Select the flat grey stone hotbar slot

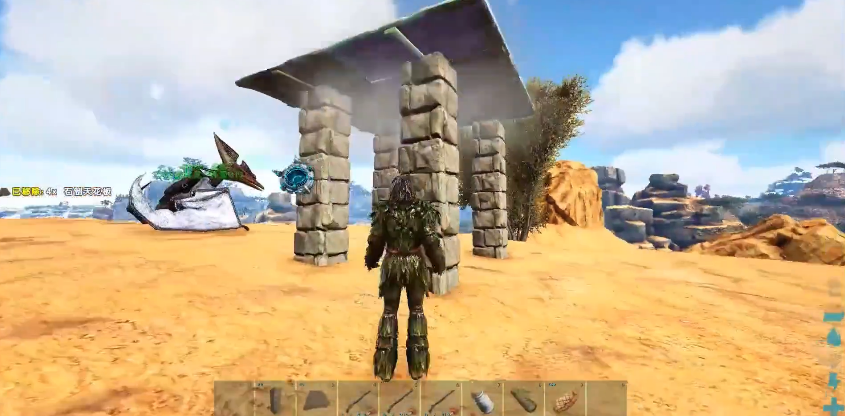[316, 399]
